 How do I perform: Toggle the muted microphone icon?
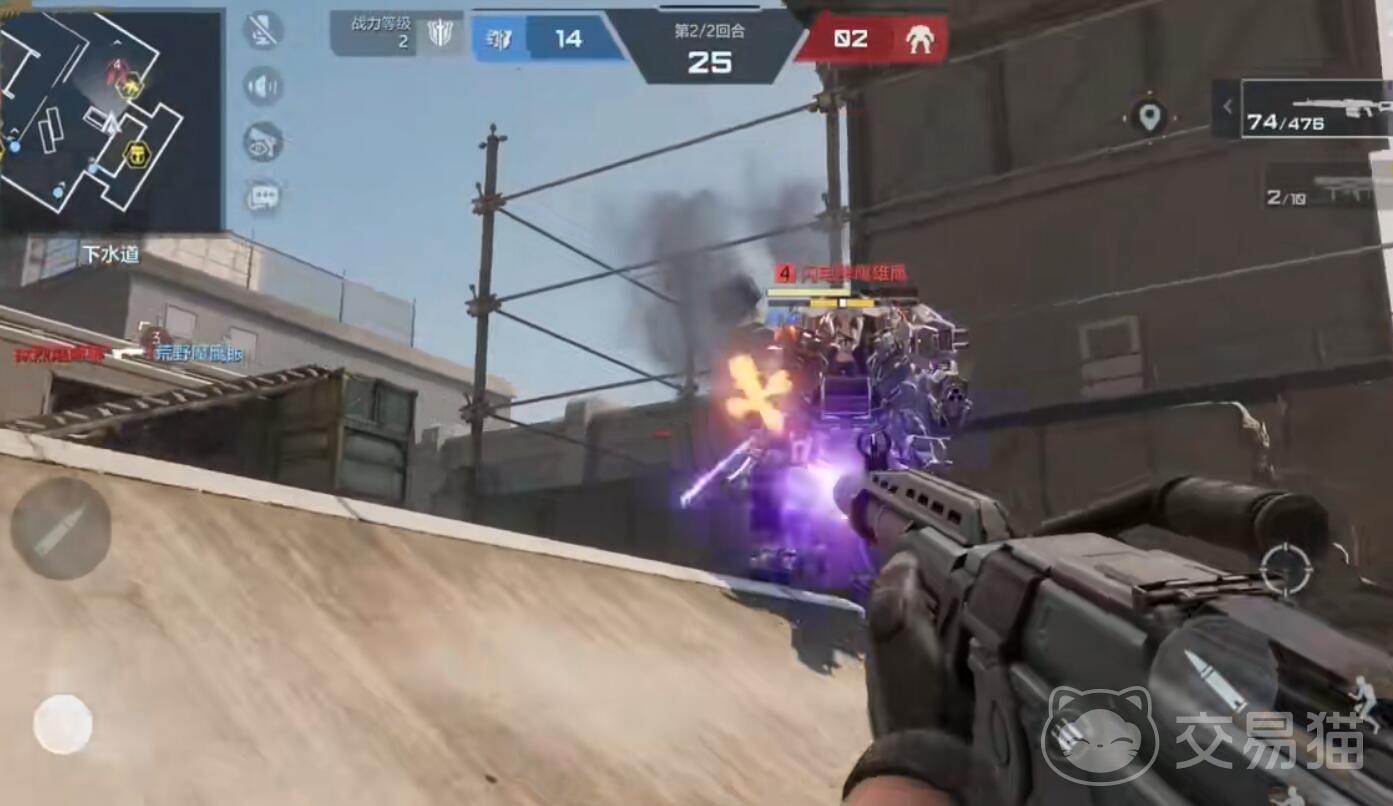[x=263, y=31]
